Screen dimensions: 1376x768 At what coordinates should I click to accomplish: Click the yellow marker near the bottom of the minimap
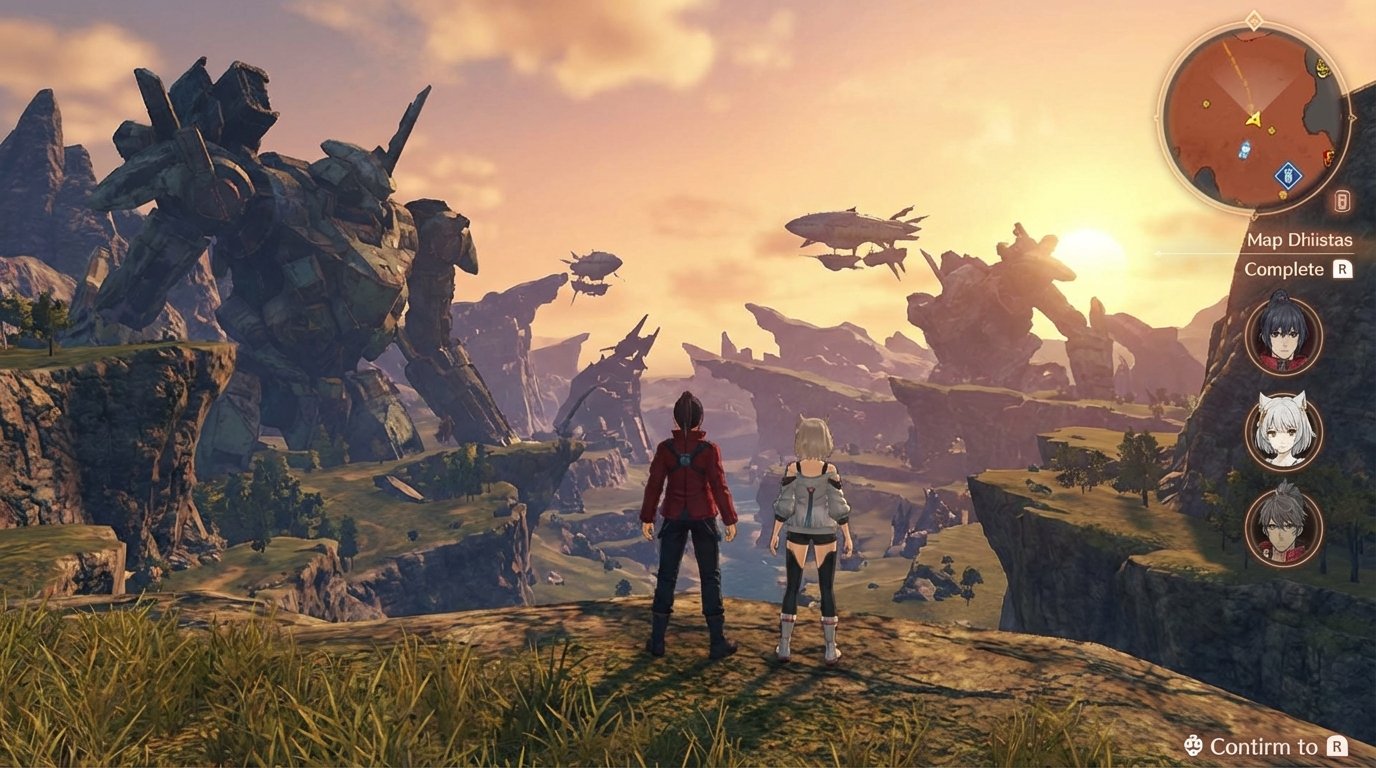point(1283,195)
